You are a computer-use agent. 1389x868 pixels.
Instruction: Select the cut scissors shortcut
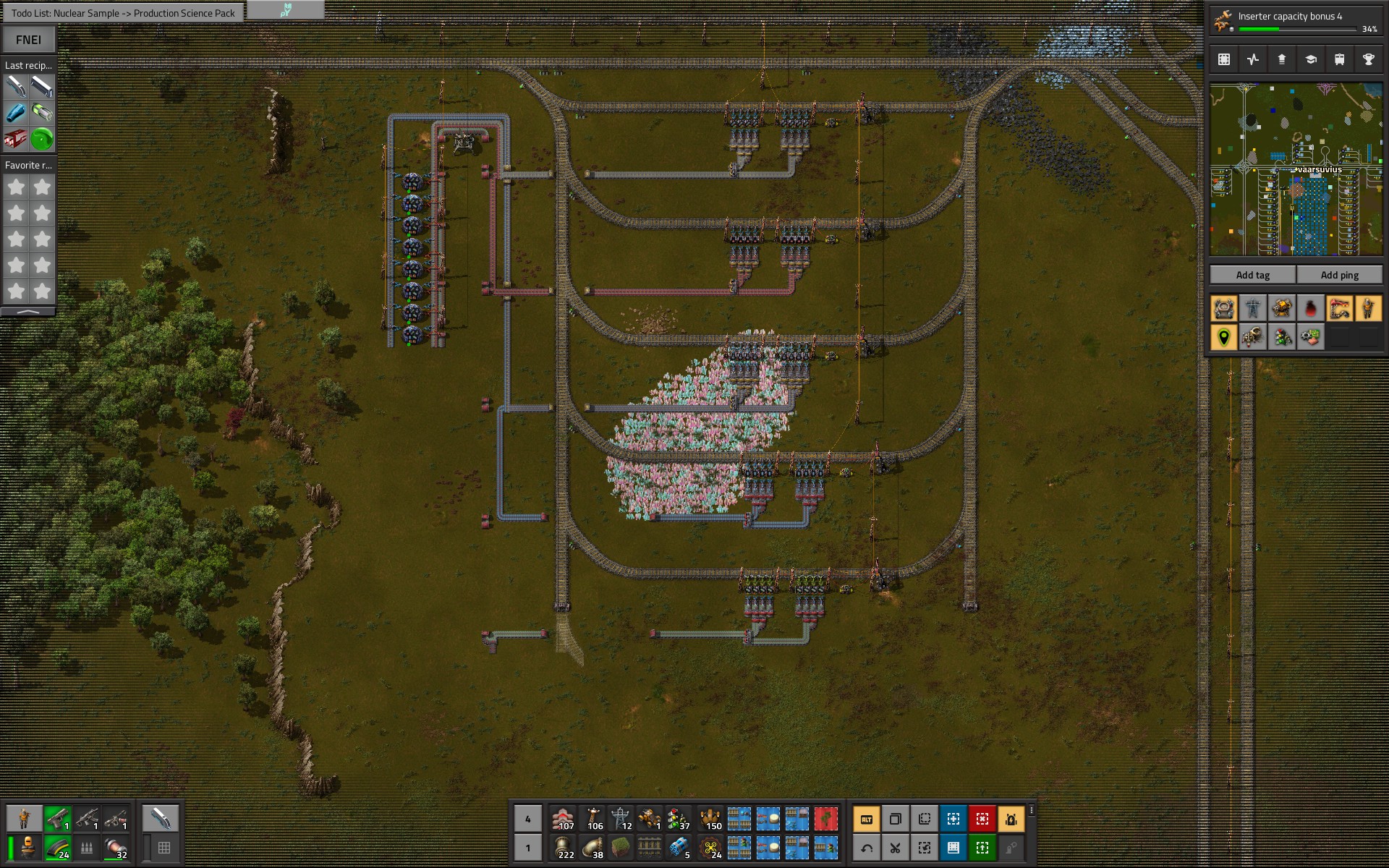[896, 848]
